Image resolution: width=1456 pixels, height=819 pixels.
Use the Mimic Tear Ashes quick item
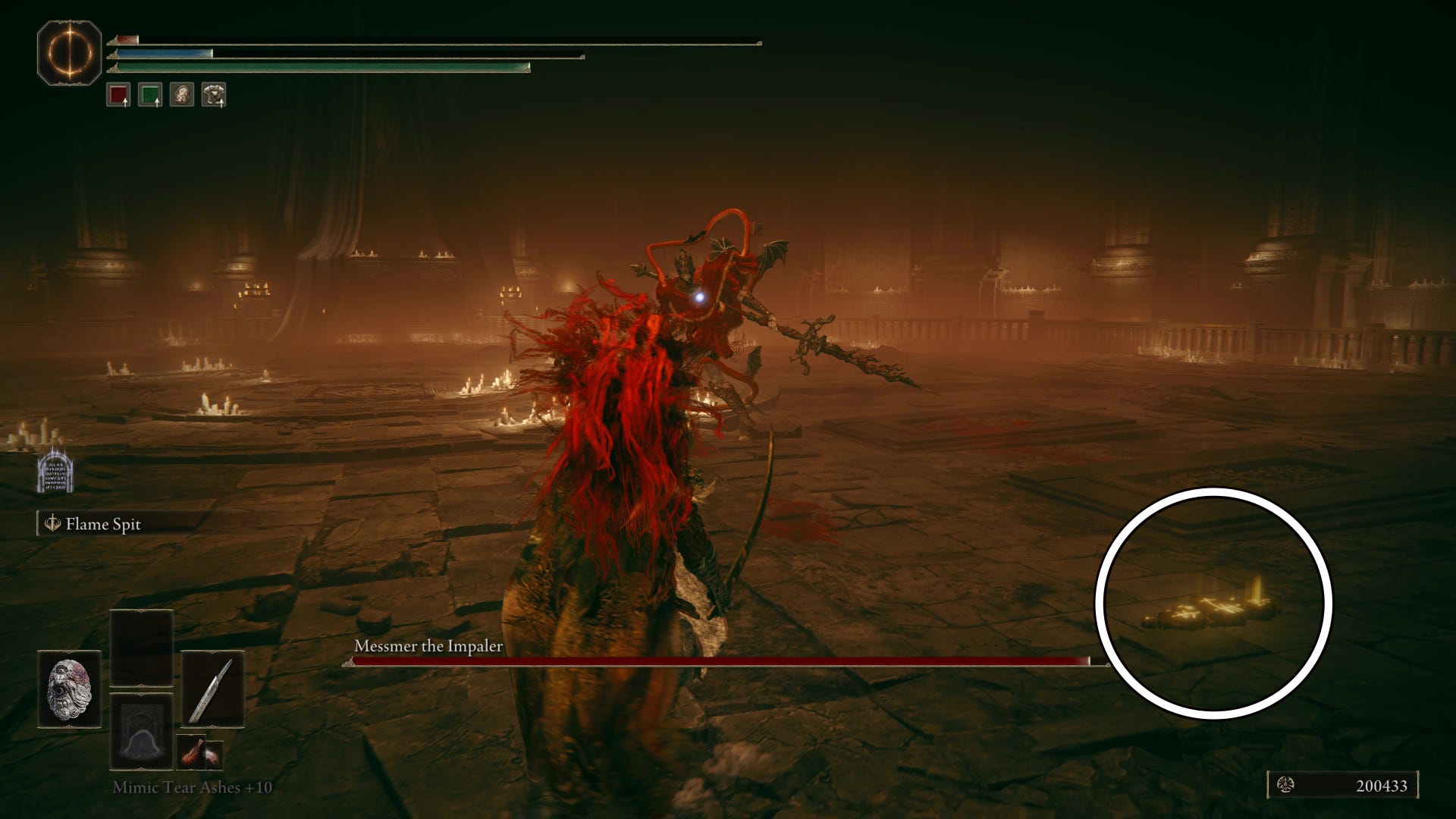tap(142, 732)
